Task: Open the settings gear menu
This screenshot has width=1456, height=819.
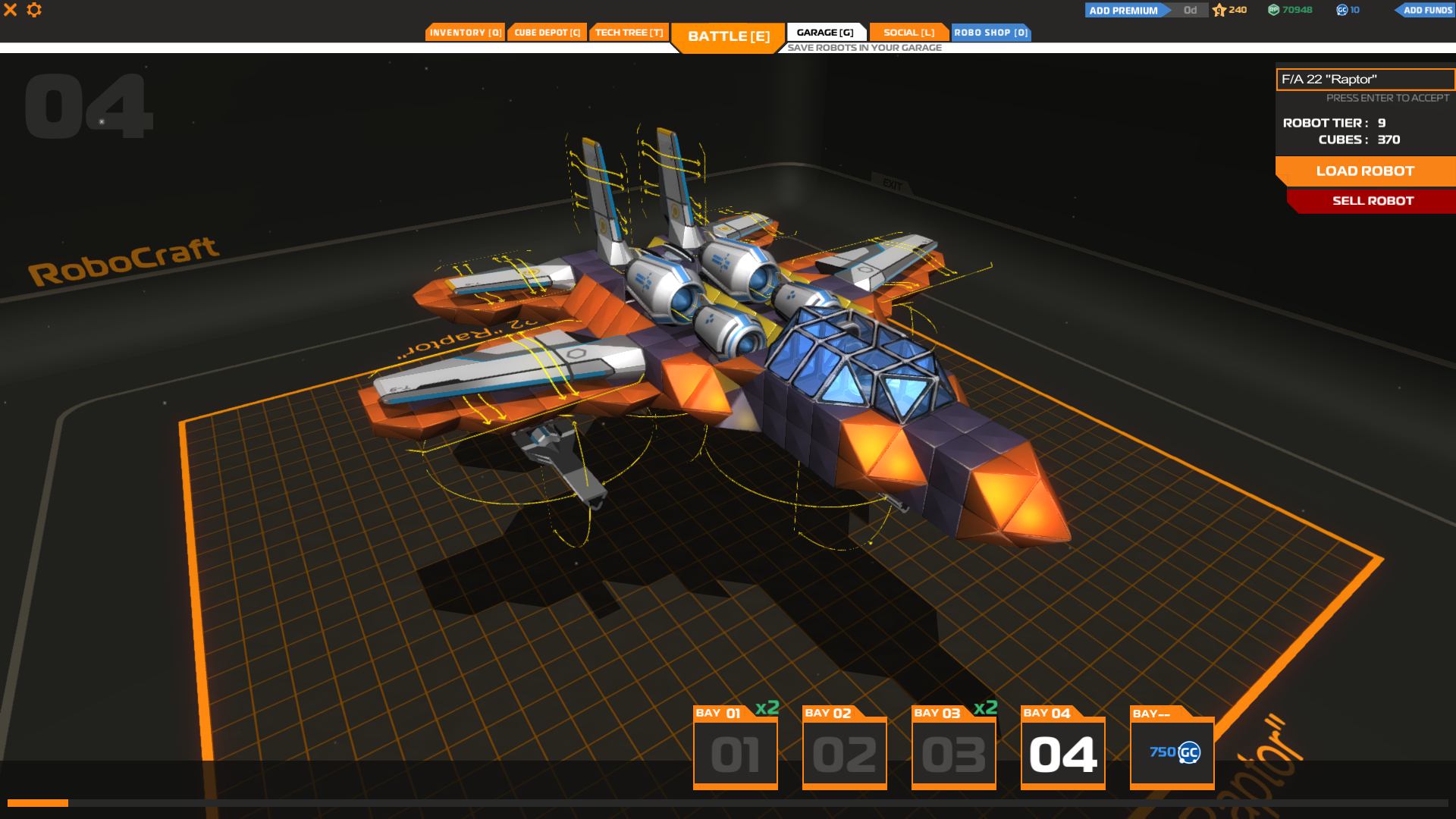Action: [x=34, y=10]
